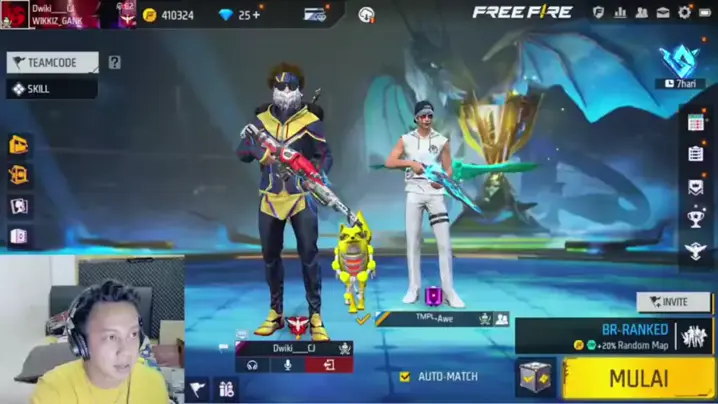Open the settings gear icon
The image size is (718, 404).
684,12
